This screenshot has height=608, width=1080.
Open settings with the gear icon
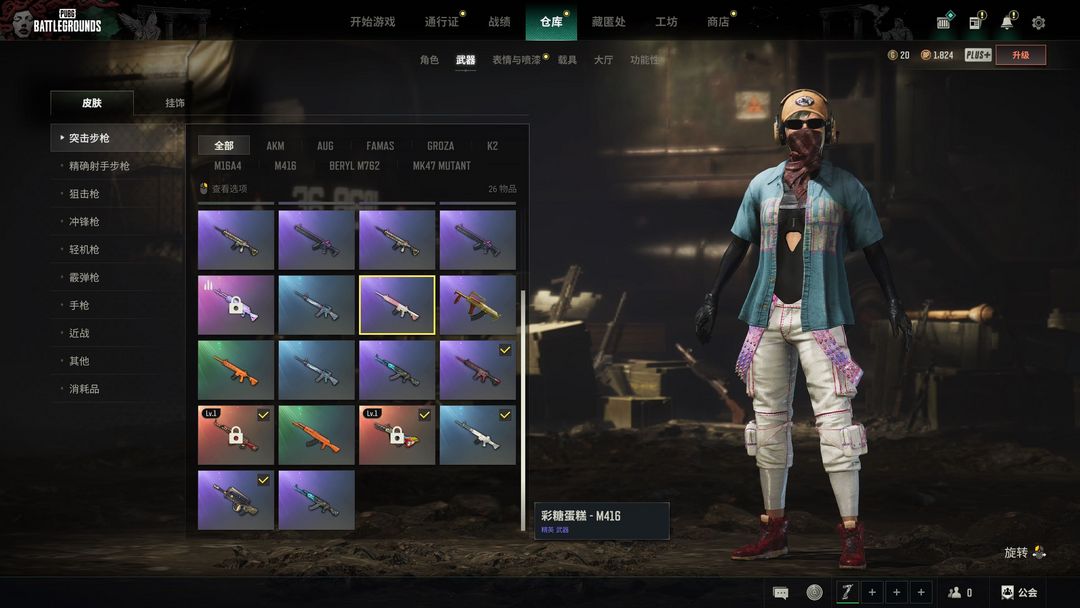point(1038,23)
